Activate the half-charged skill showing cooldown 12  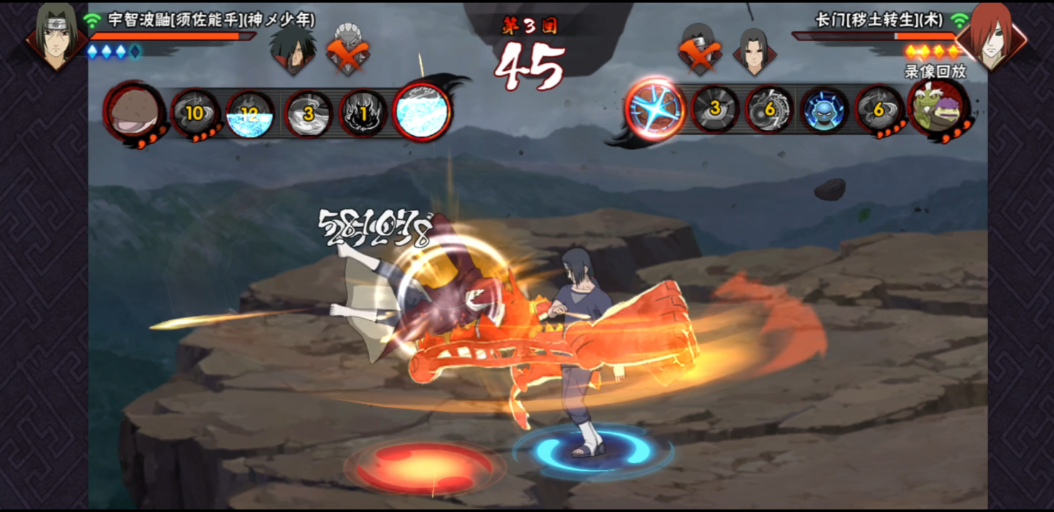[249, 112]
